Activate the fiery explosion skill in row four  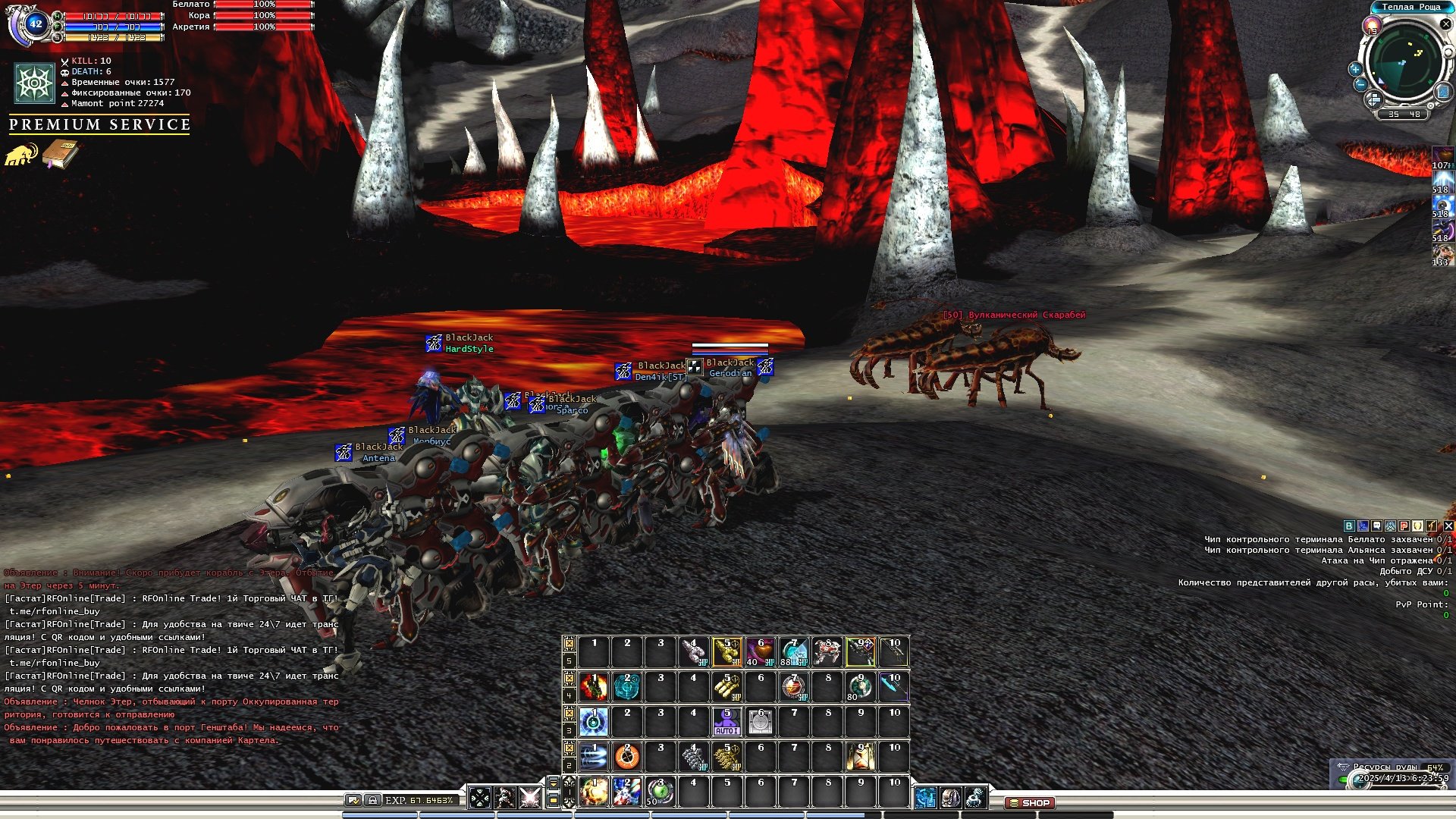594,687
